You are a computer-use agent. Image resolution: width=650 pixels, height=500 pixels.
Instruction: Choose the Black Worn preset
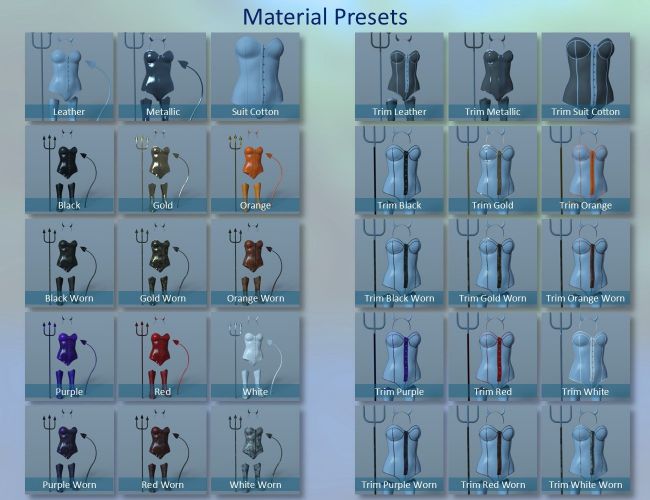pos(69,263)
